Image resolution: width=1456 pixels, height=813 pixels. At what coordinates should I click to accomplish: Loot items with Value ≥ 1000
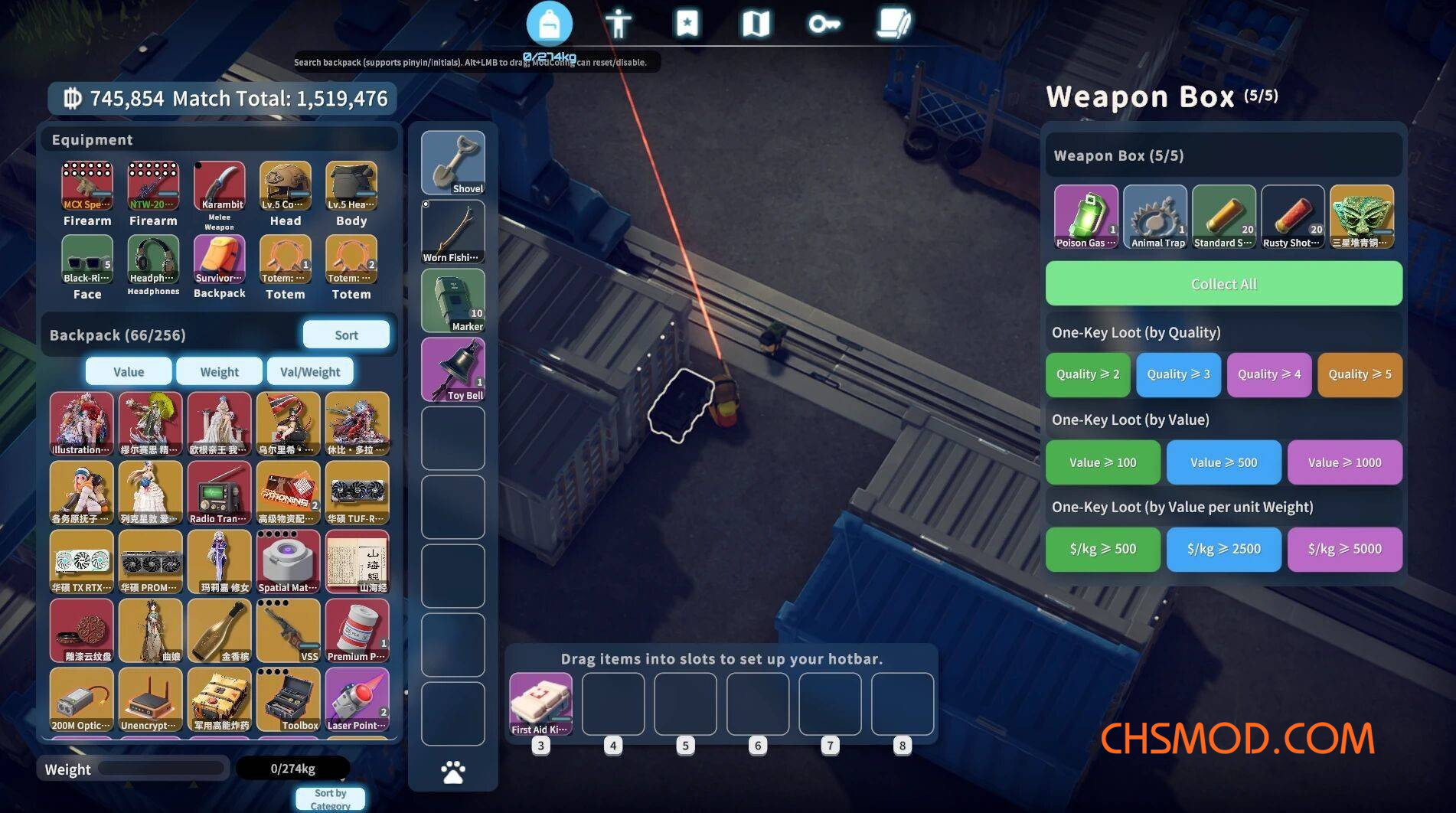click(x=1344, y=462)
